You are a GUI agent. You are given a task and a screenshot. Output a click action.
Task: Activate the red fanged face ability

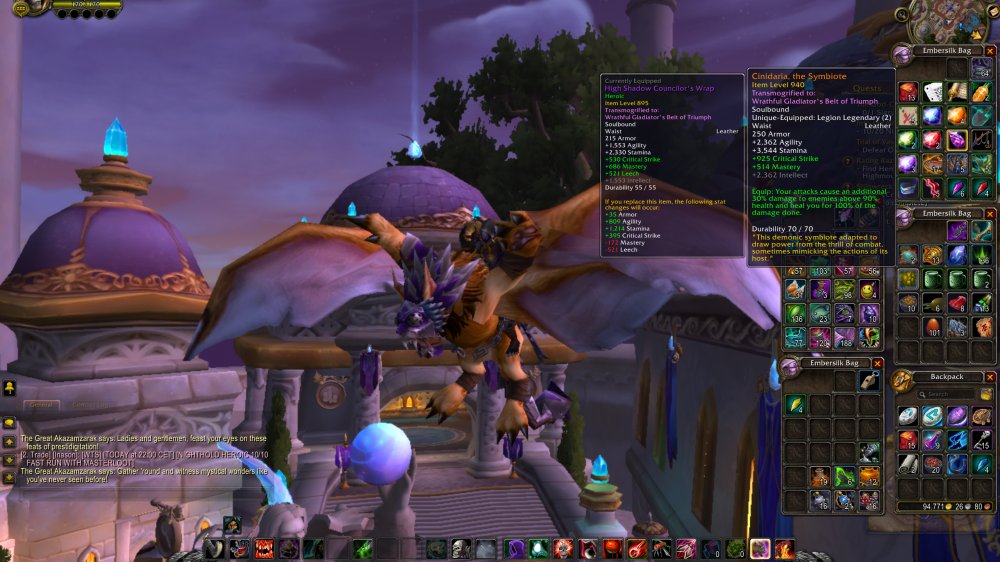(x=264, y=548)
